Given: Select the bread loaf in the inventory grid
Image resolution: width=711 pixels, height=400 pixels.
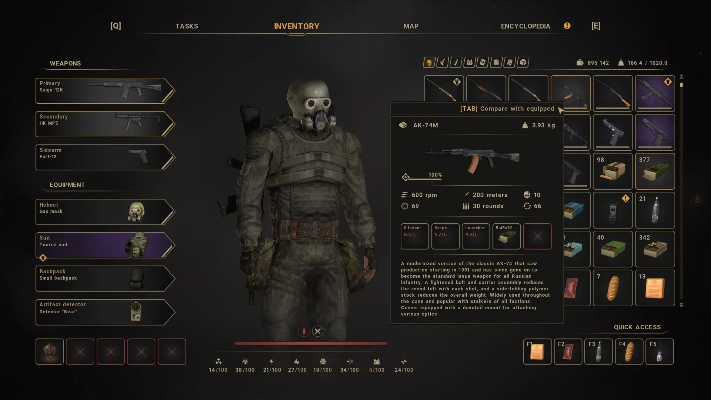Looking at the screenshot, I should [613, 289].
